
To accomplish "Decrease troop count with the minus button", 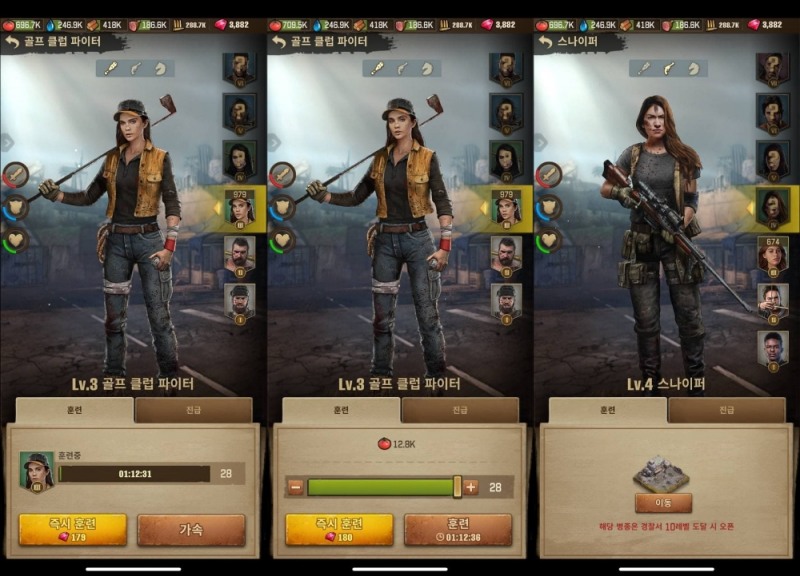I will [295, 487].
